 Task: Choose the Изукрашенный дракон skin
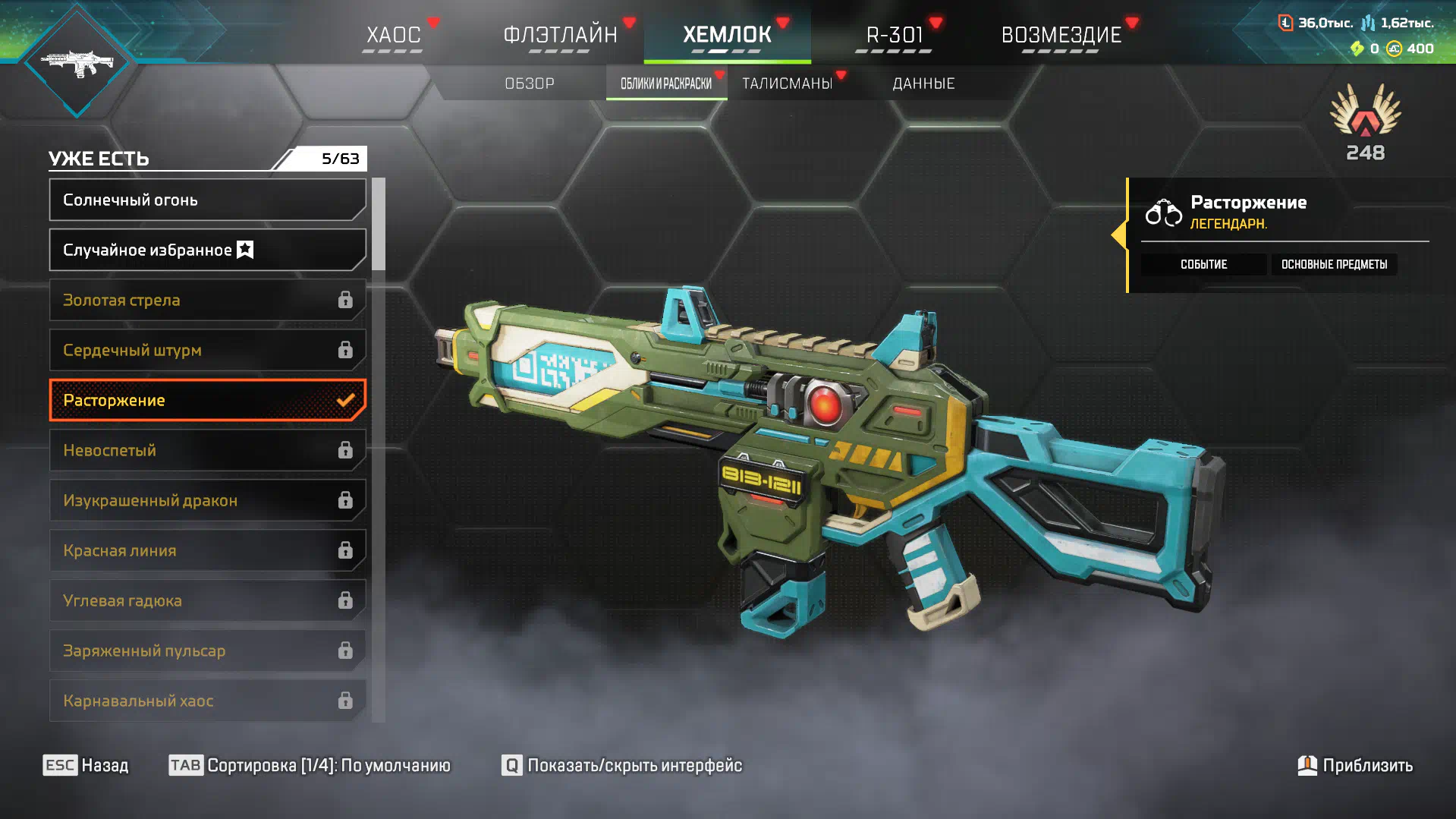(x=207, y=500)
